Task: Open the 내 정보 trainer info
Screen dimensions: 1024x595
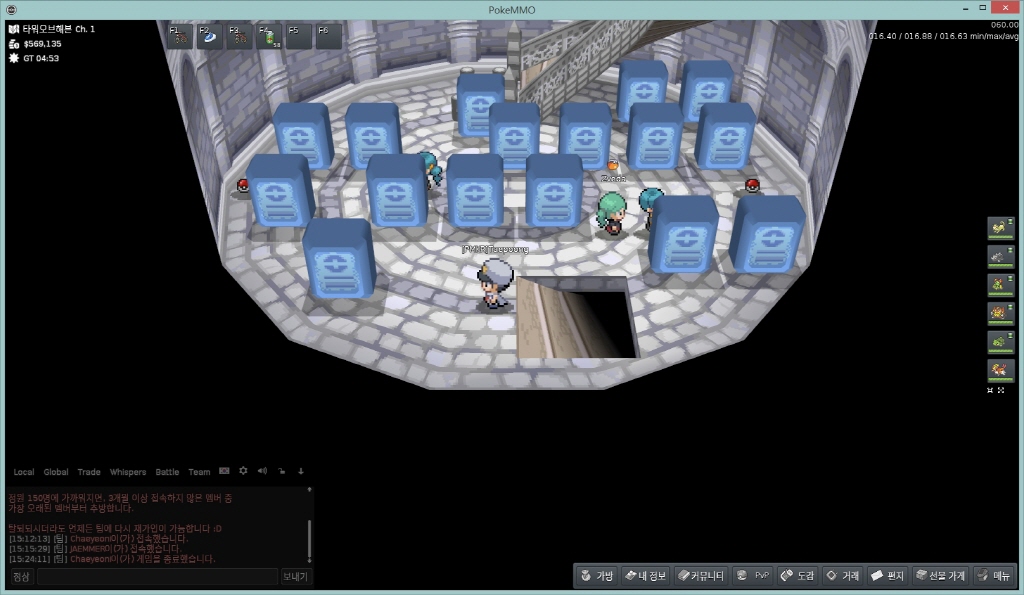Action: [645, 576]
